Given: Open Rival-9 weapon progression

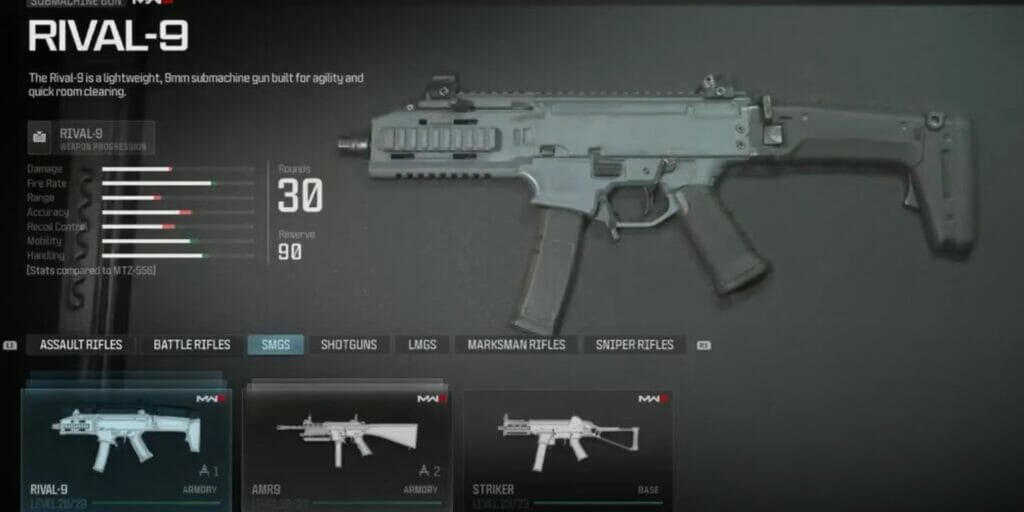Looking at the screenshot, I should (92, 138).
